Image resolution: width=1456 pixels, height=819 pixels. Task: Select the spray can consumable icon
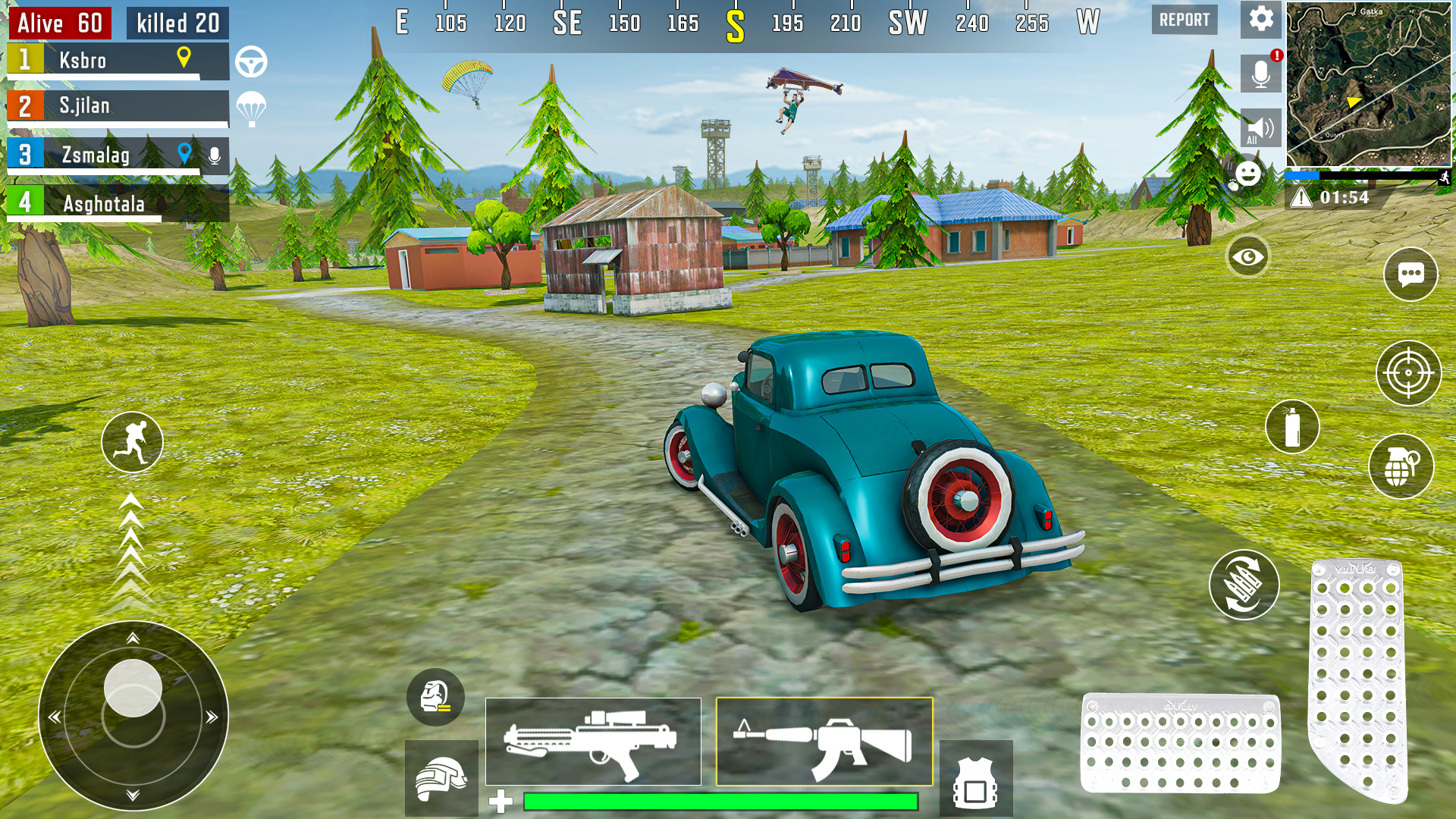pos(1292,427)
